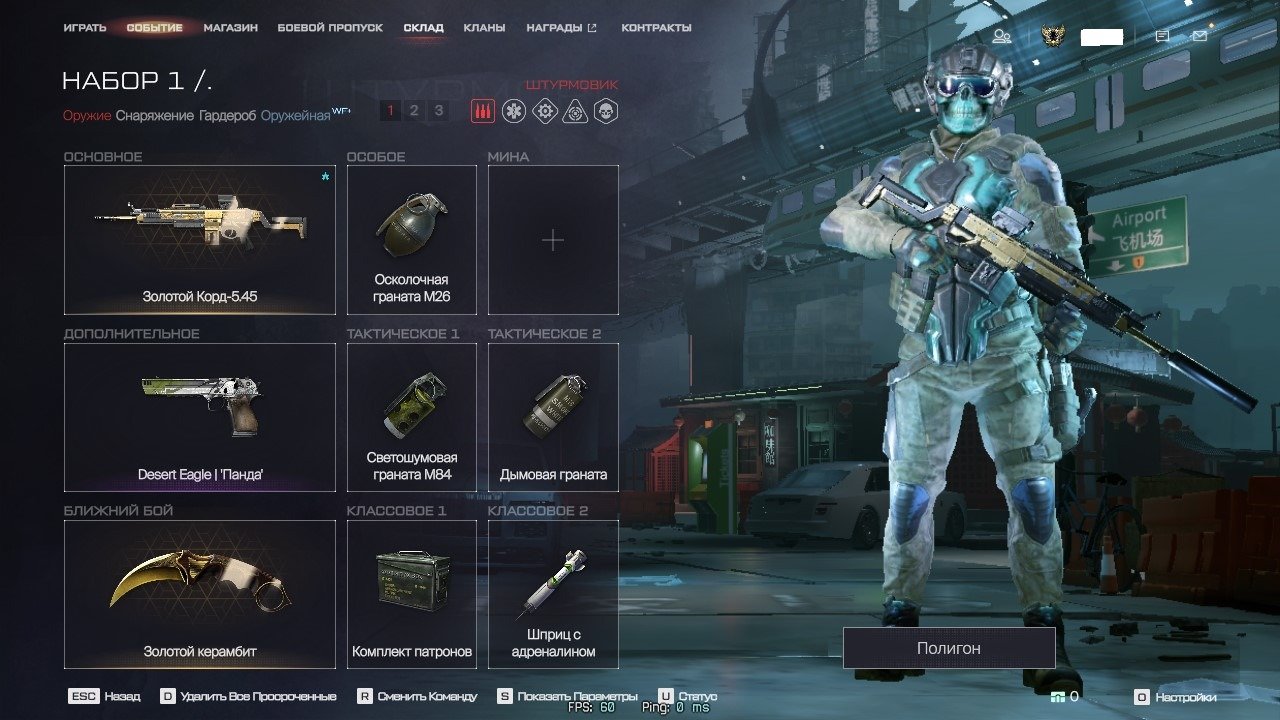The image size is (1280, 720).
Task: Open the Настройки settings
Action: coord(1177,697)
